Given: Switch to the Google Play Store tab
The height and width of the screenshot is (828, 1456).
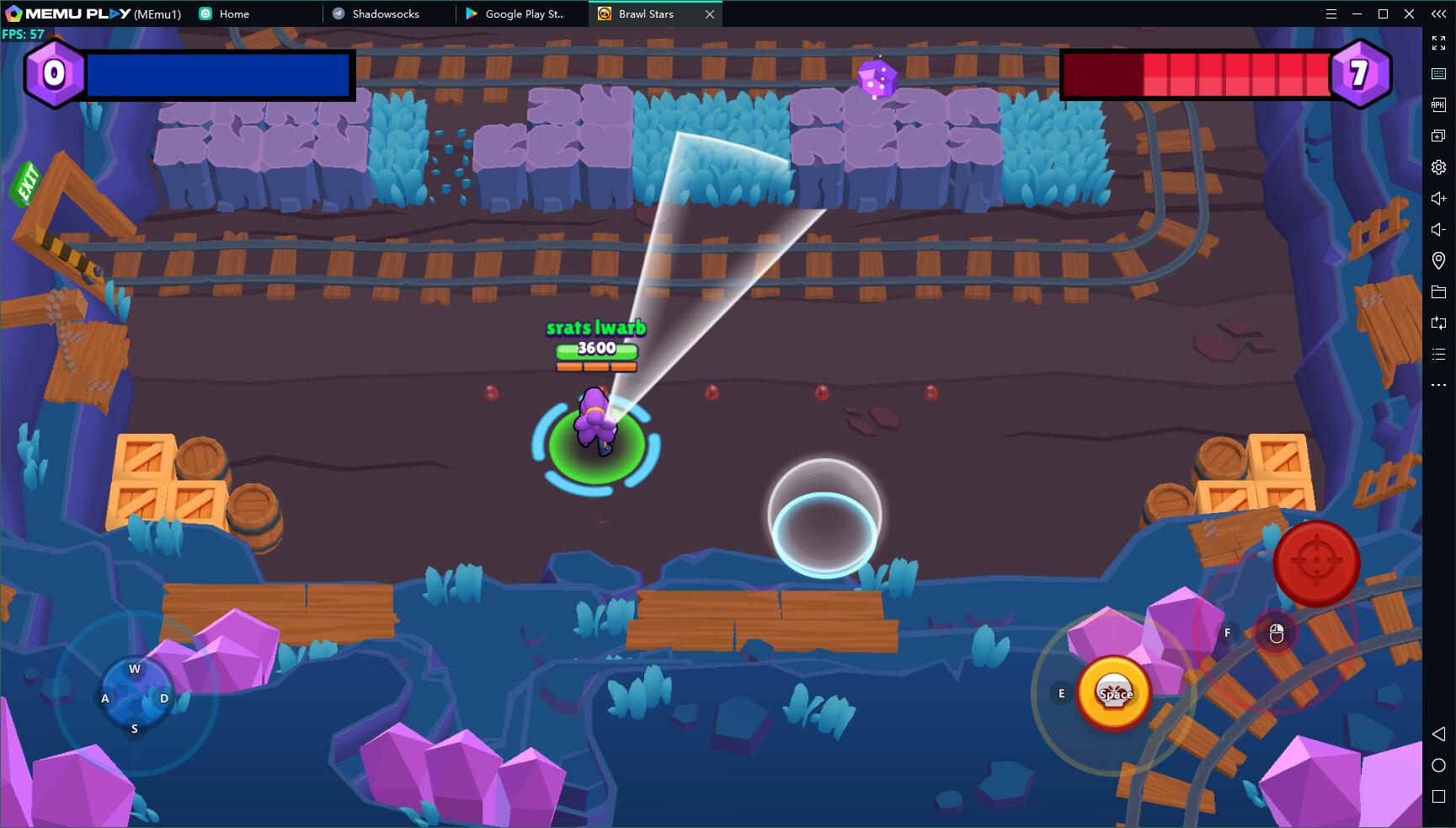Looking at the screenshot, I should pos(522,13).
